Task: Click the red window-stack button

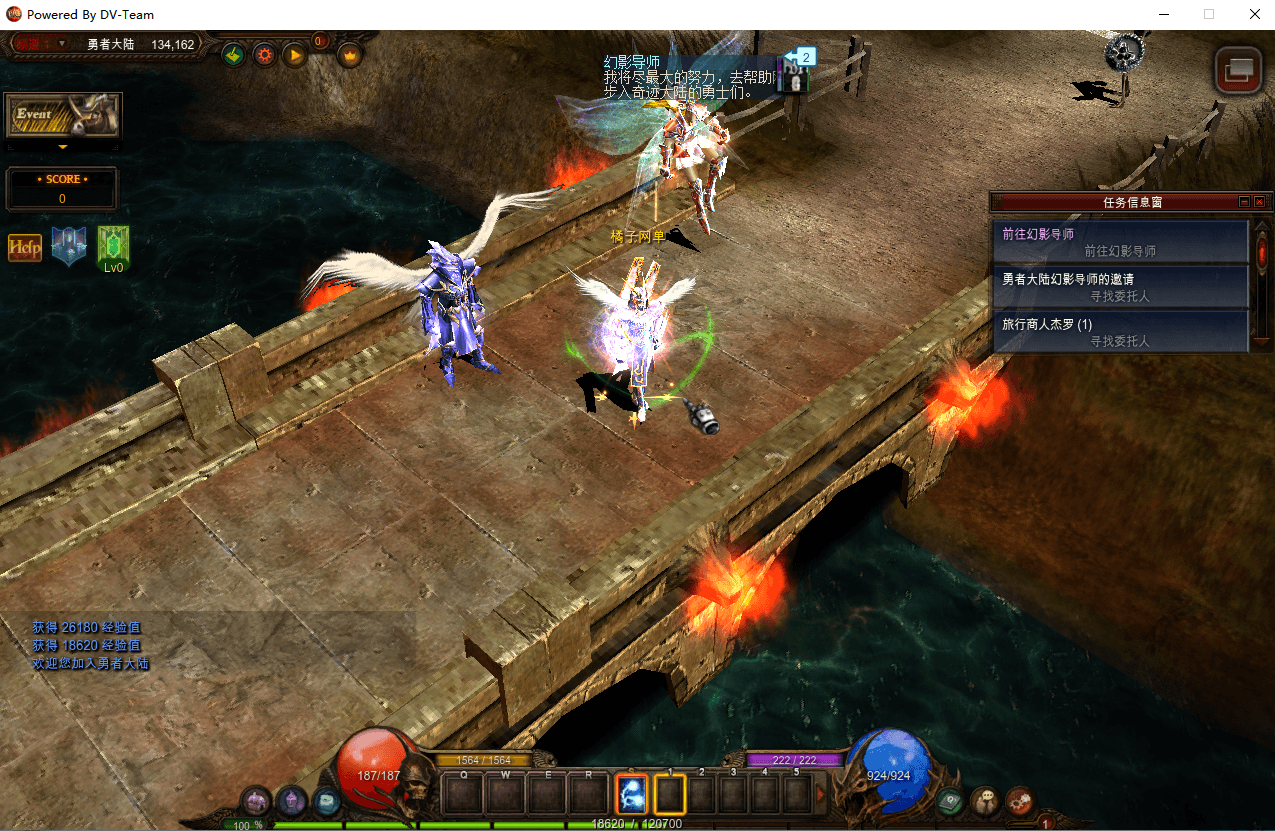Action: (1238, 69)
